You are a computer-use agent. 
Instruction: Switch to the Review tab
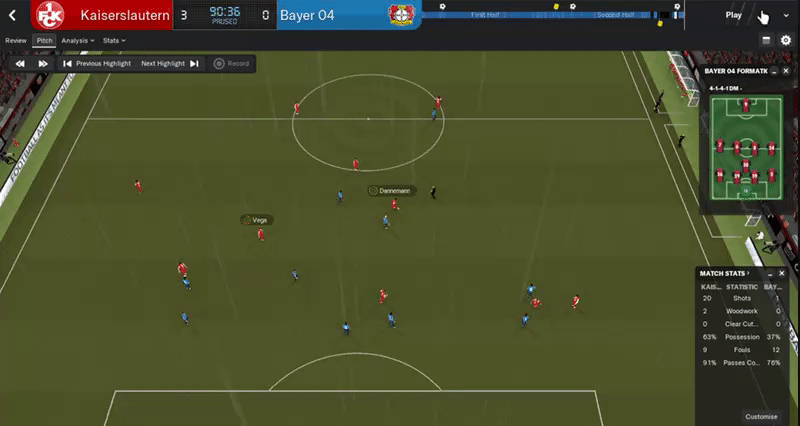16,41
